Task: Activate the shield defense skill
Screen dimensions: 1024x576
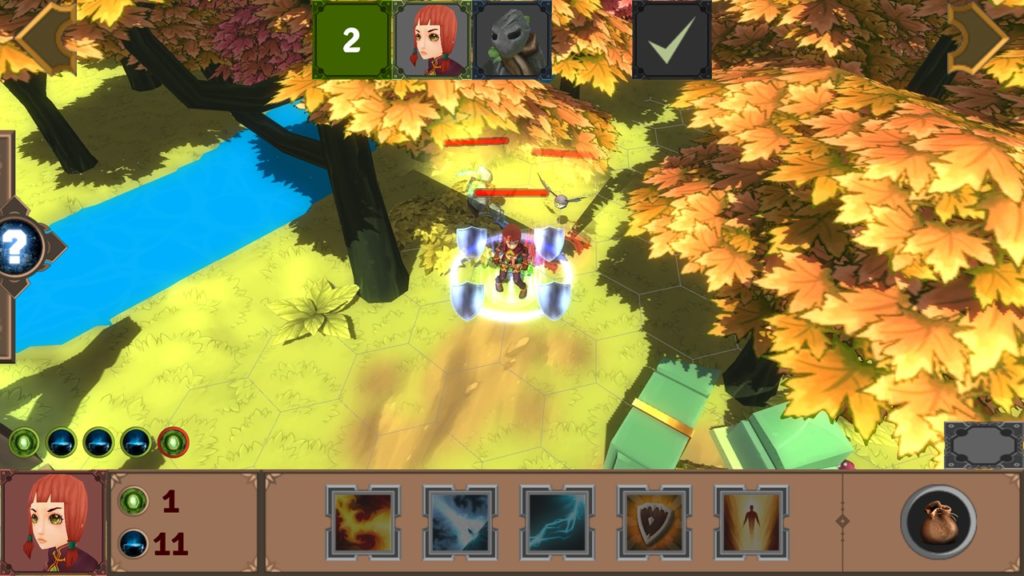Action: coord(654,522)
